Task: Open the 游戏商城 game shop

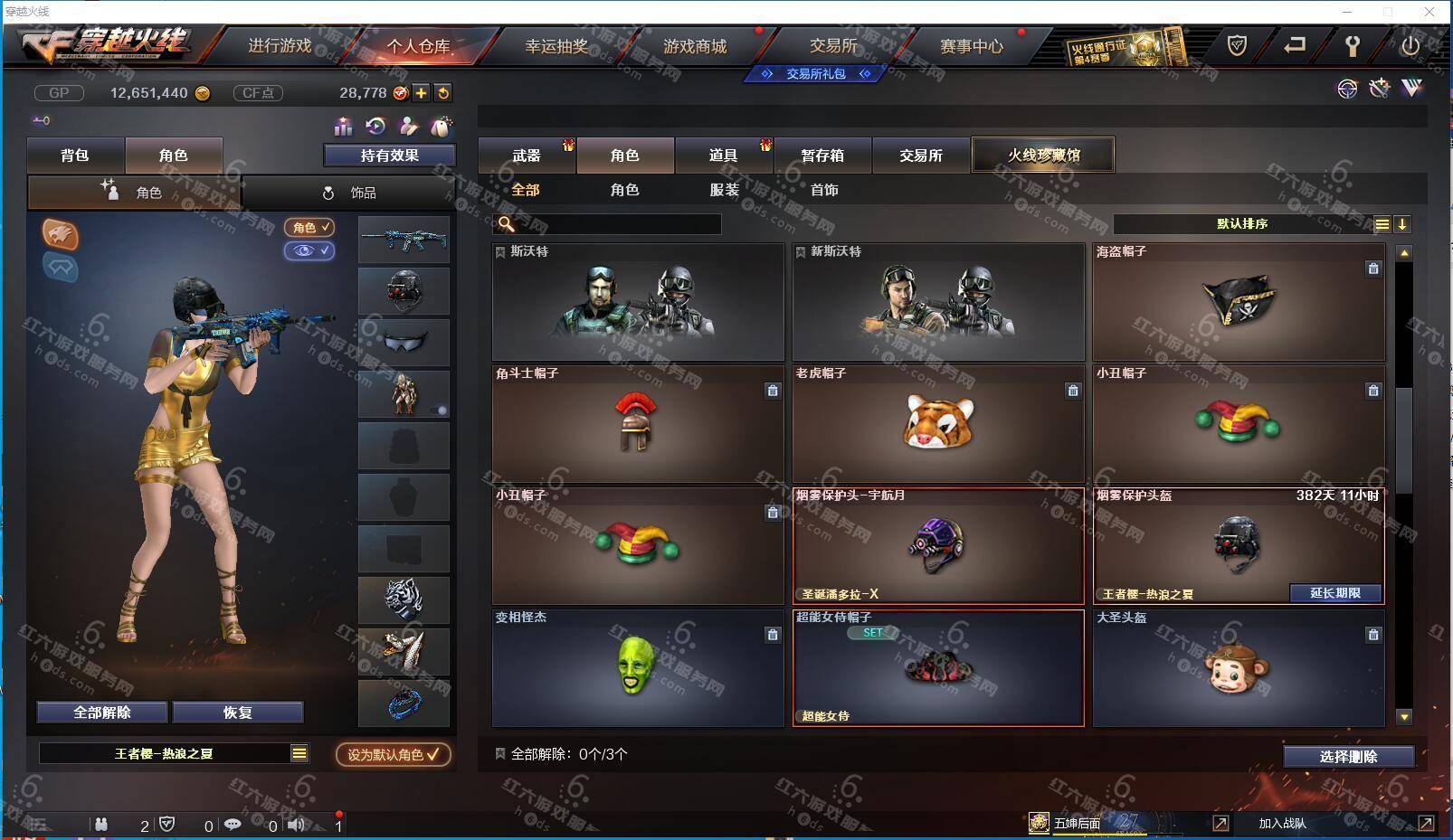Action: point(695,46)
